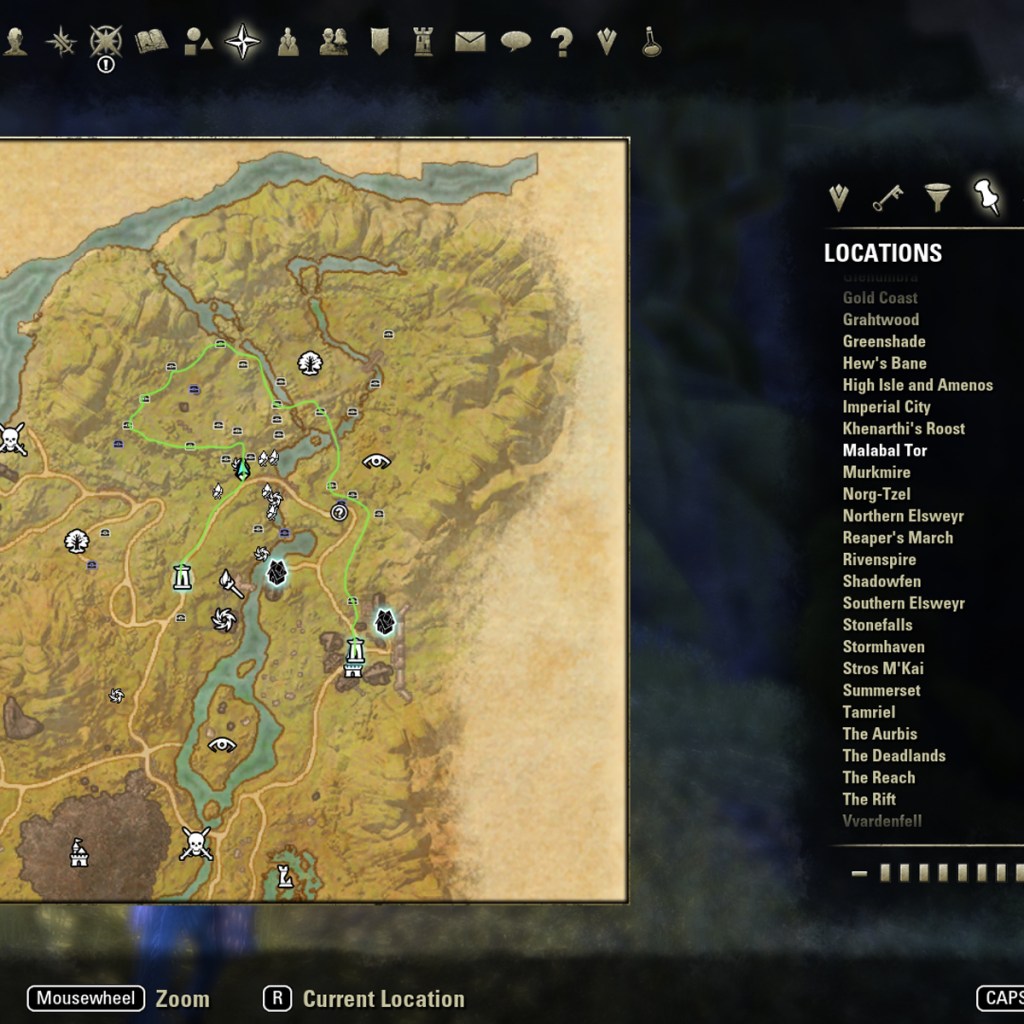Choose Greenshade from the locations list
Viewport: 1024px width, 1024px height.
click(884, 342)
